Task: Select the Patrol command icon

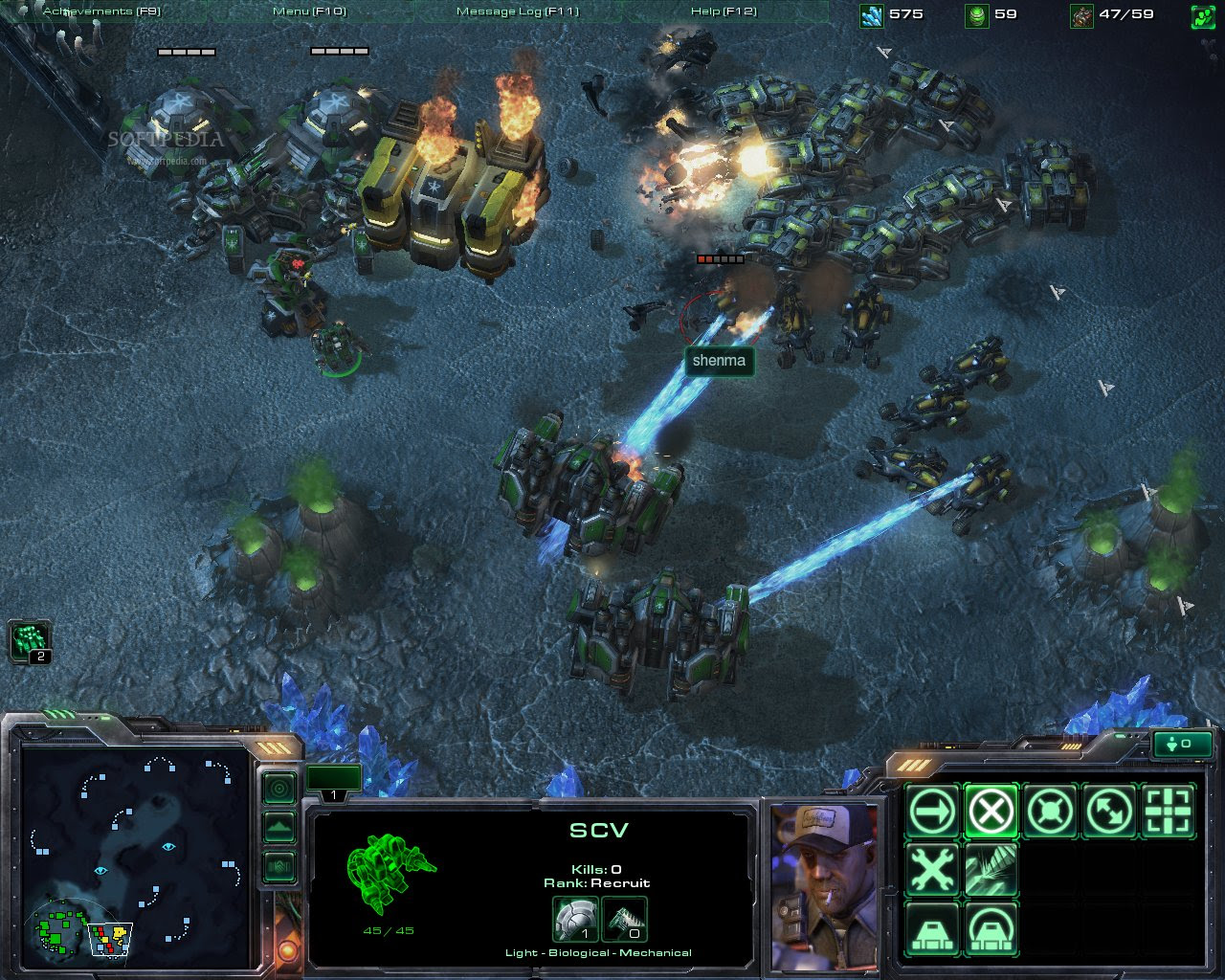Action: click(x=1110, y=812)
